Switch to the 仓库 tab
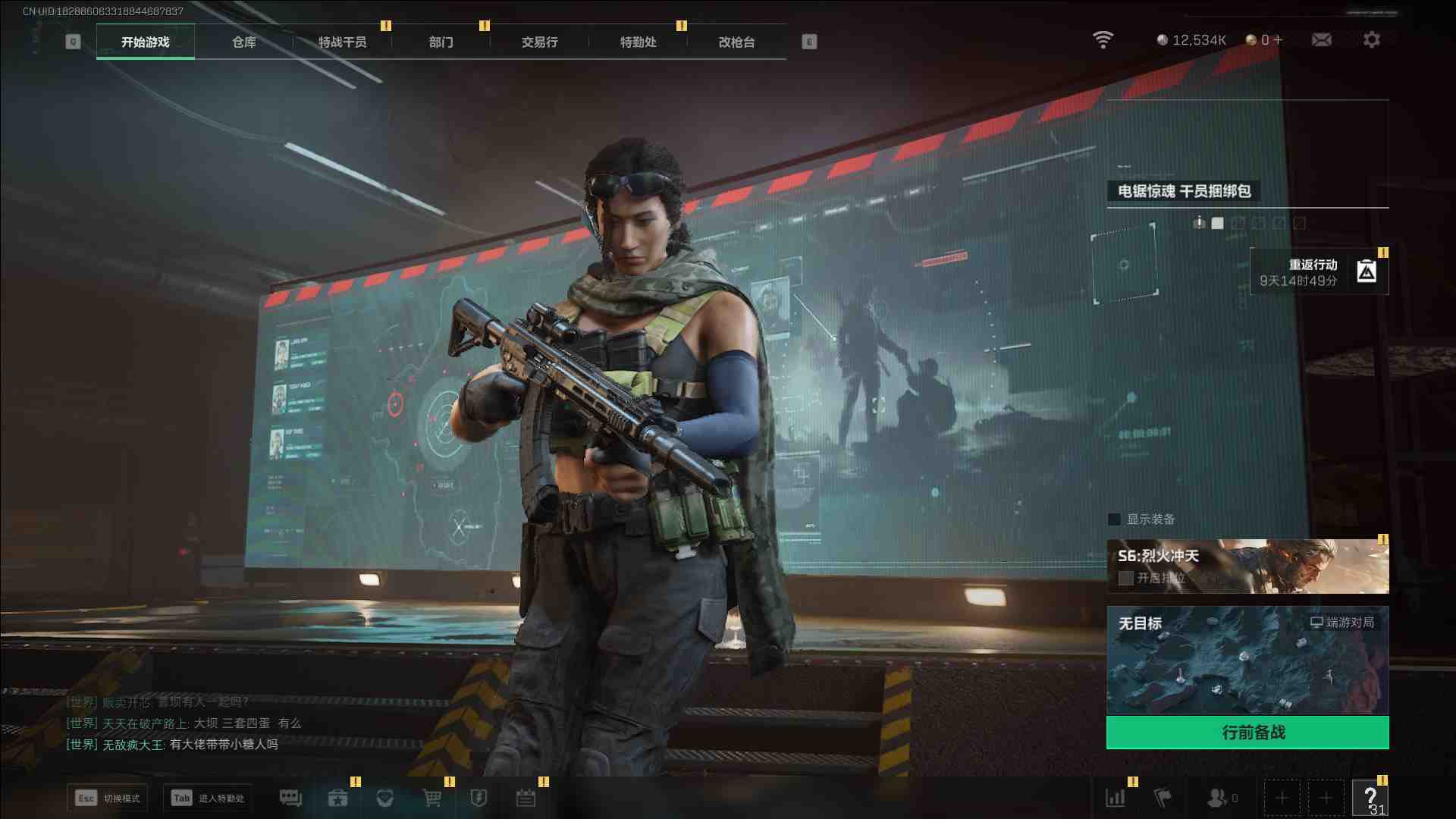The height and width of the screenshot is (819, 1456). 244,42
